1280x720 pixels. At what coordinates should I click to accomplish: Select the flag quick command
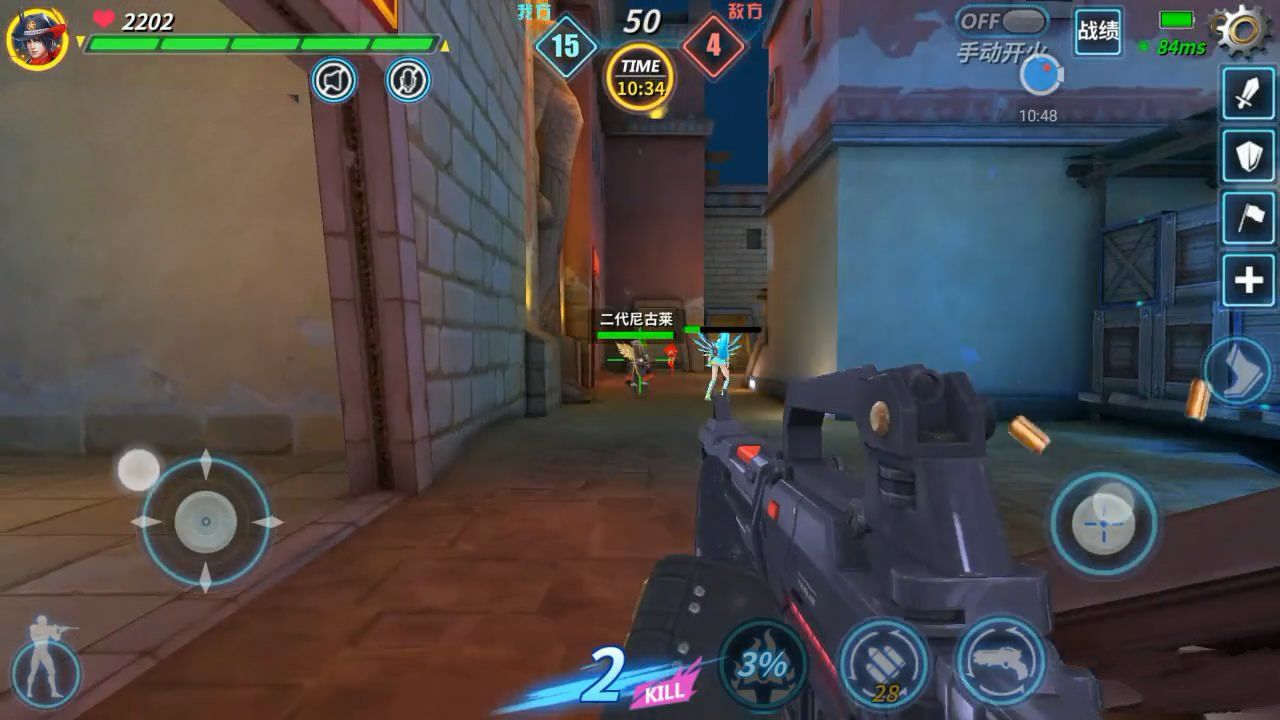[1248, 219]
